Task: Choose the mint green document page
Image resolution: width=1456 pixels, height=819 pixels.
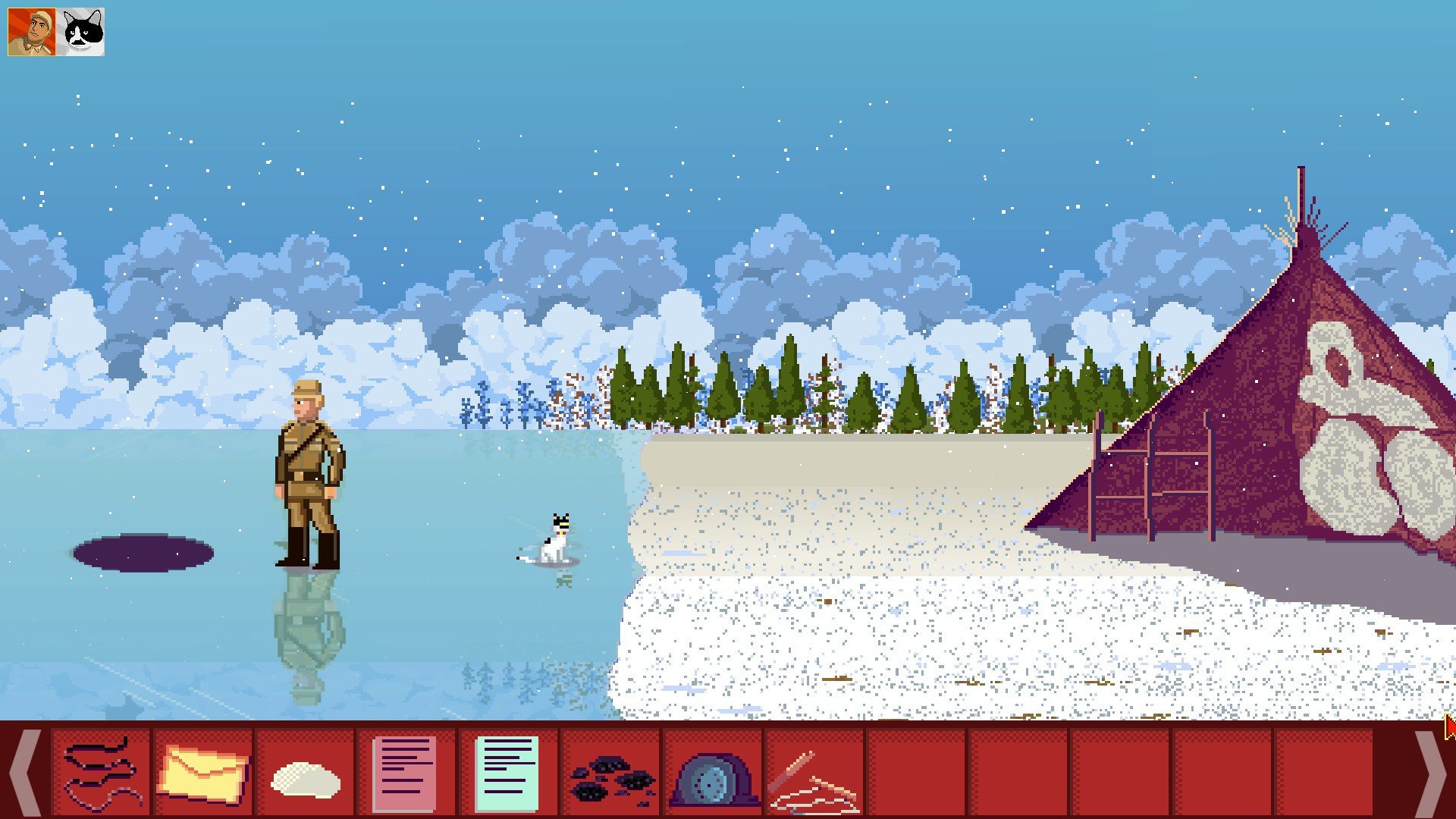Action: [x=507, y=773]
